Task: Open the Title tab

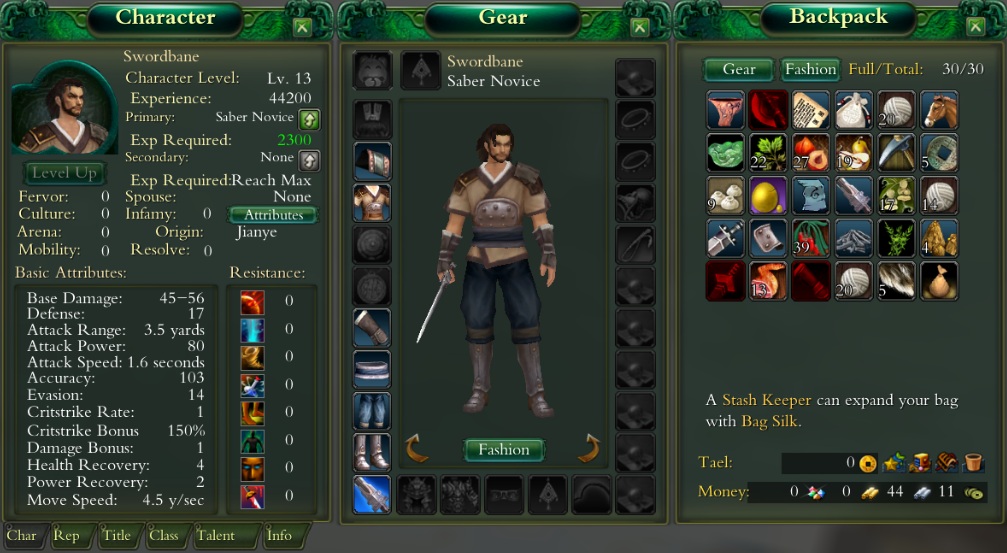Action: tap(116, 535)
